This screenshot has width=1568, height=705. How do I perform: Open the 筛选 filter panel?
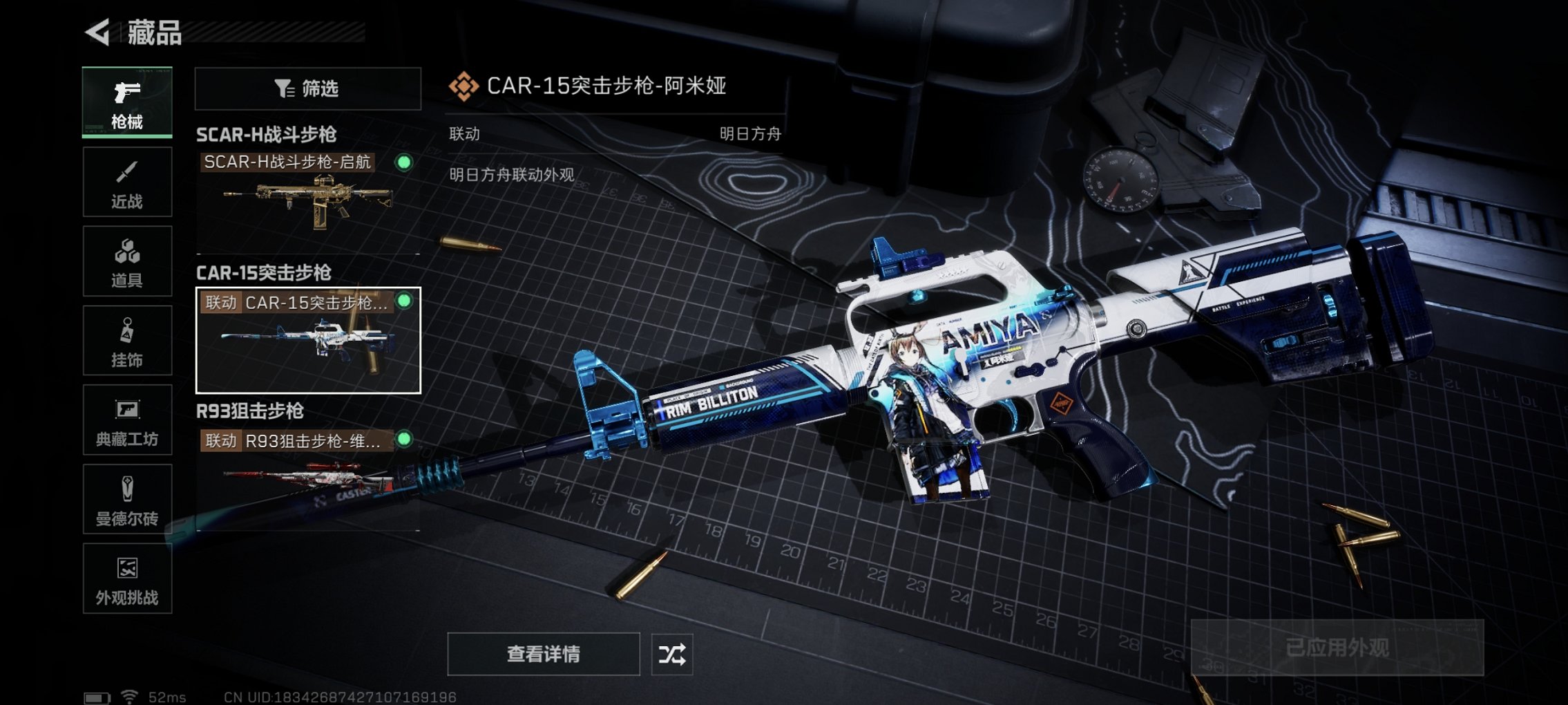pyautogui.click(x=307, y=88)
